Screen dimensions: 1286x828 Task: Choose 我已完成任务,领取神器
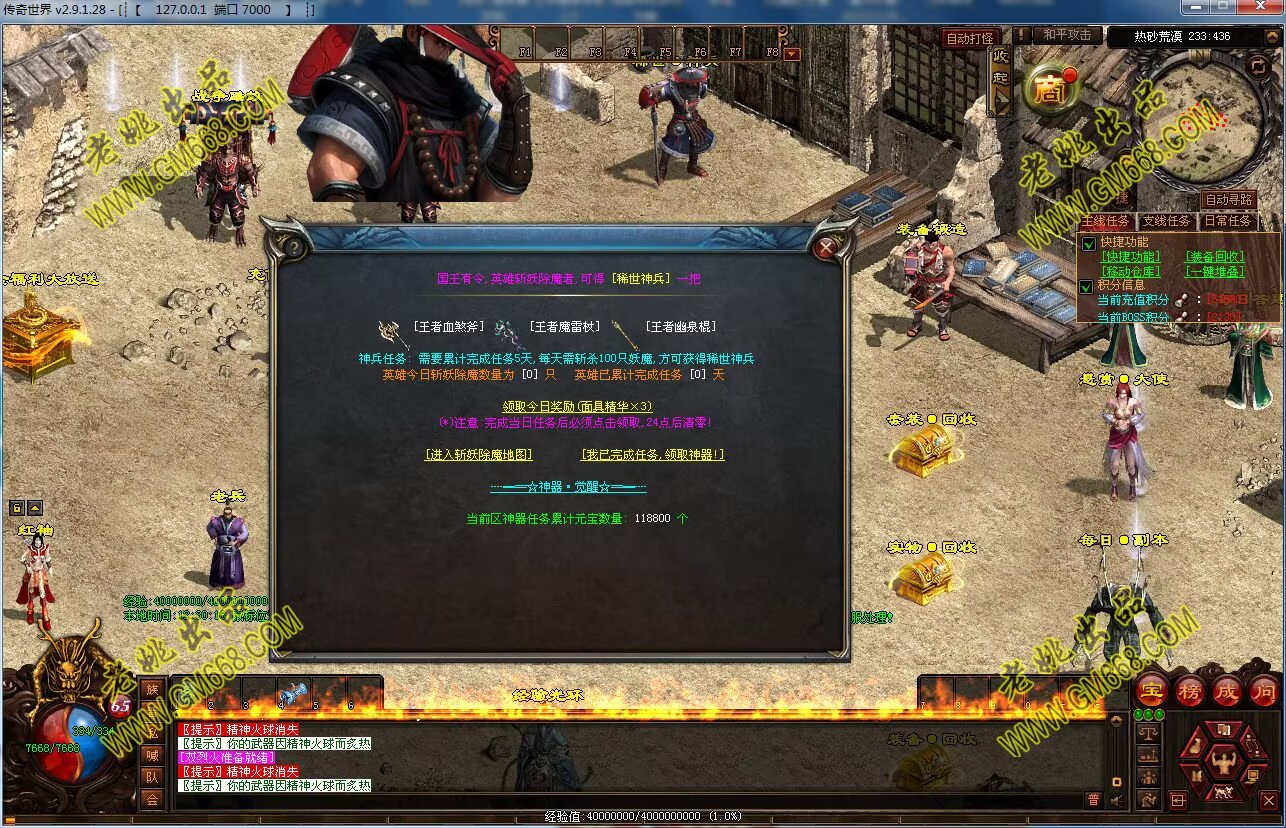(652, 454)
